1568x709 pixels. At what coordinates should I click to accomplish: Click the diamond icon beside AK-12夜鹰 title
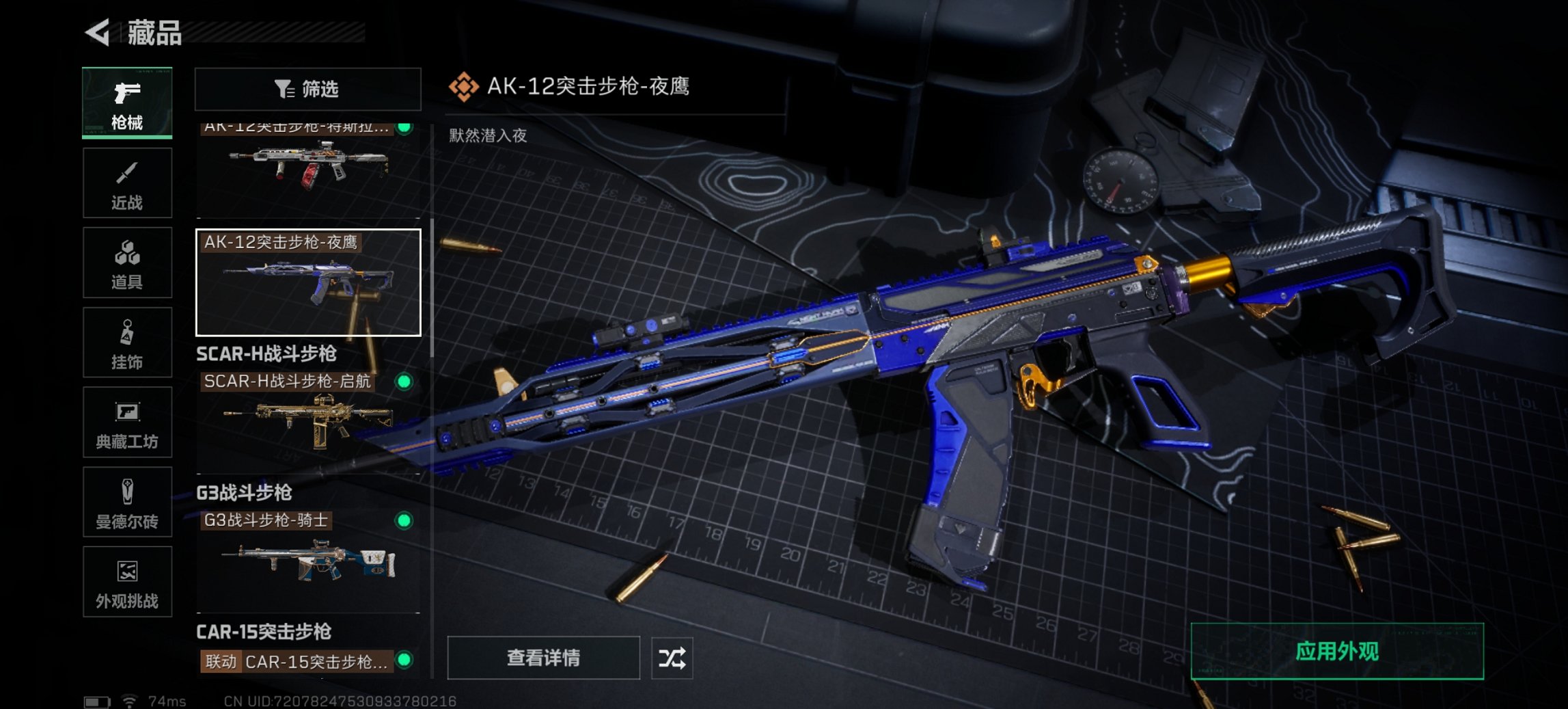464,88
